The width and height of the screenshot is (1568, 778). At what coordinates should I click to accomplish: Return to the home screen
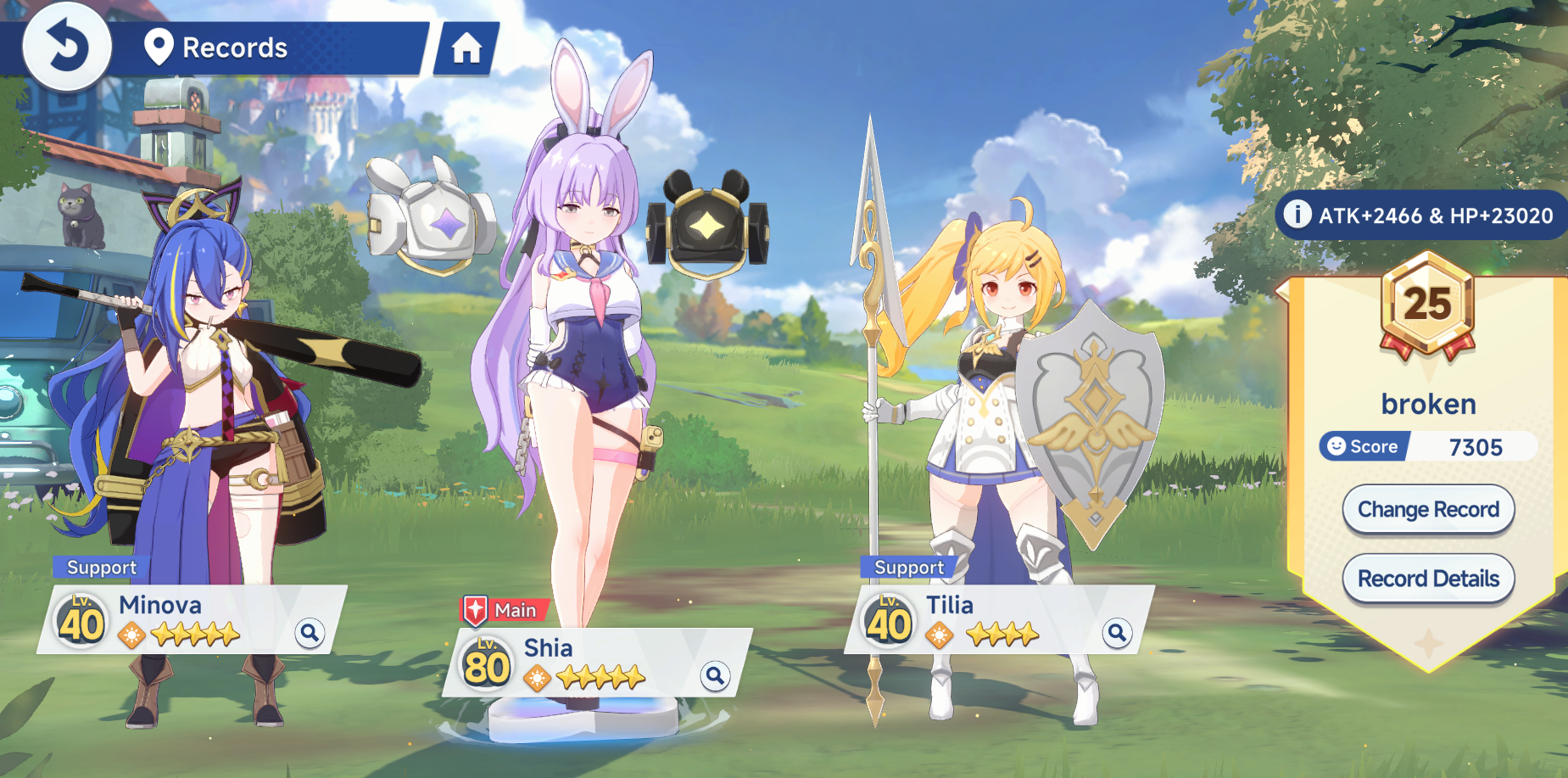pyautogui.click(x=466, y=48)
